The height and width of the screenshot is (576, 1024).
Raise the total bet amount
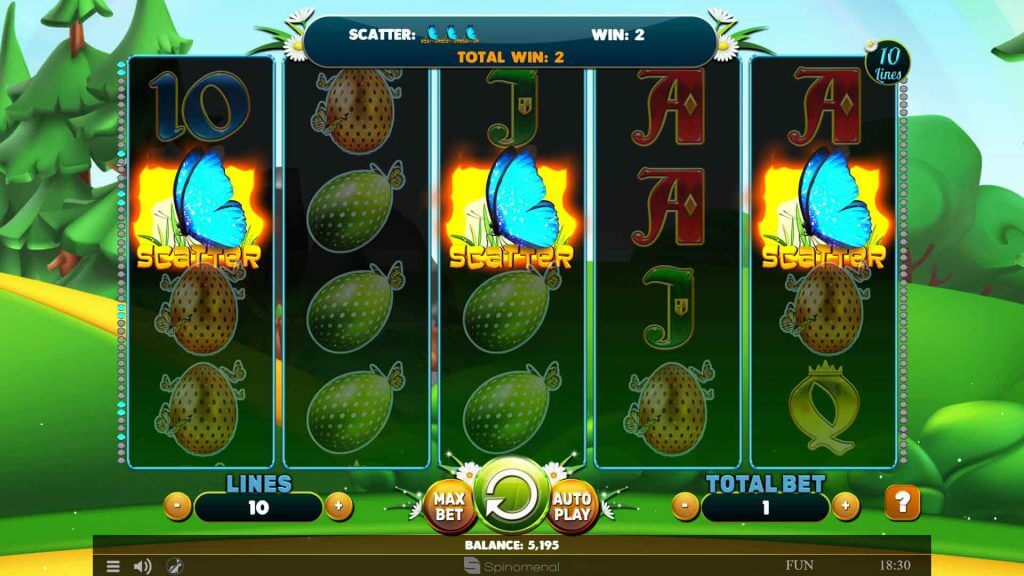(x=845, y=506)
